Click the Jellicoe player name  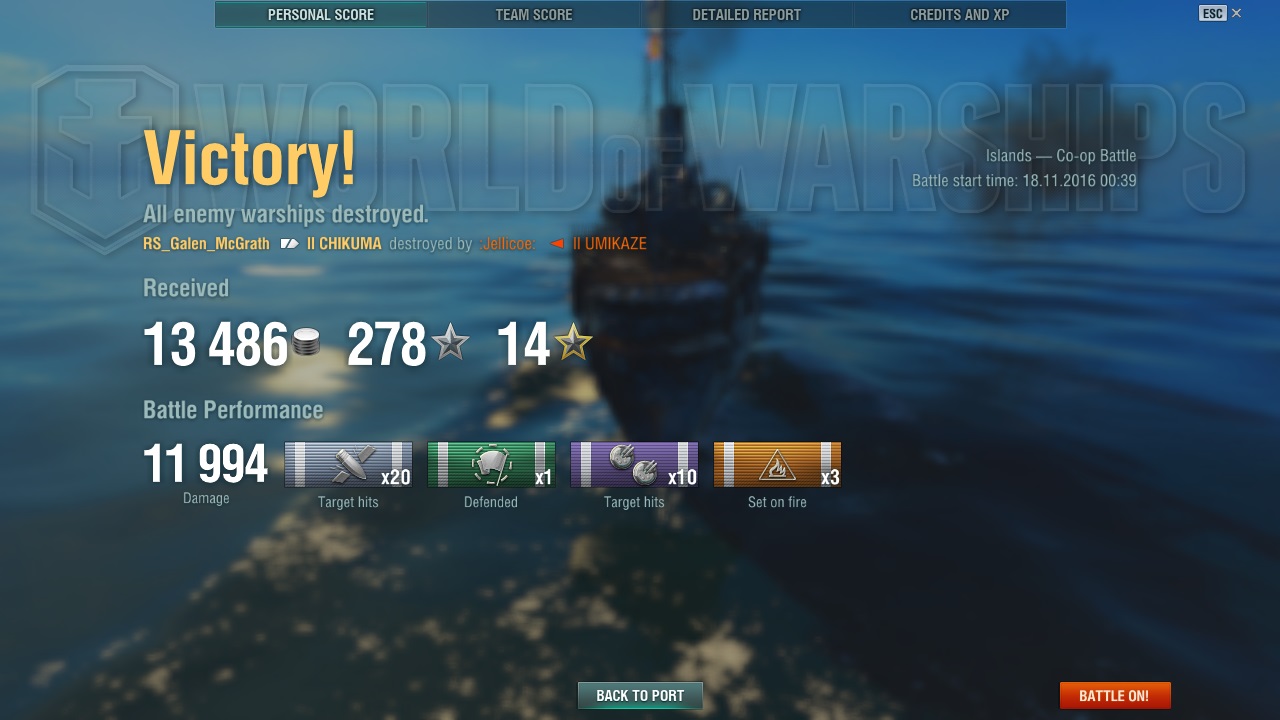(x=507, y=244)
